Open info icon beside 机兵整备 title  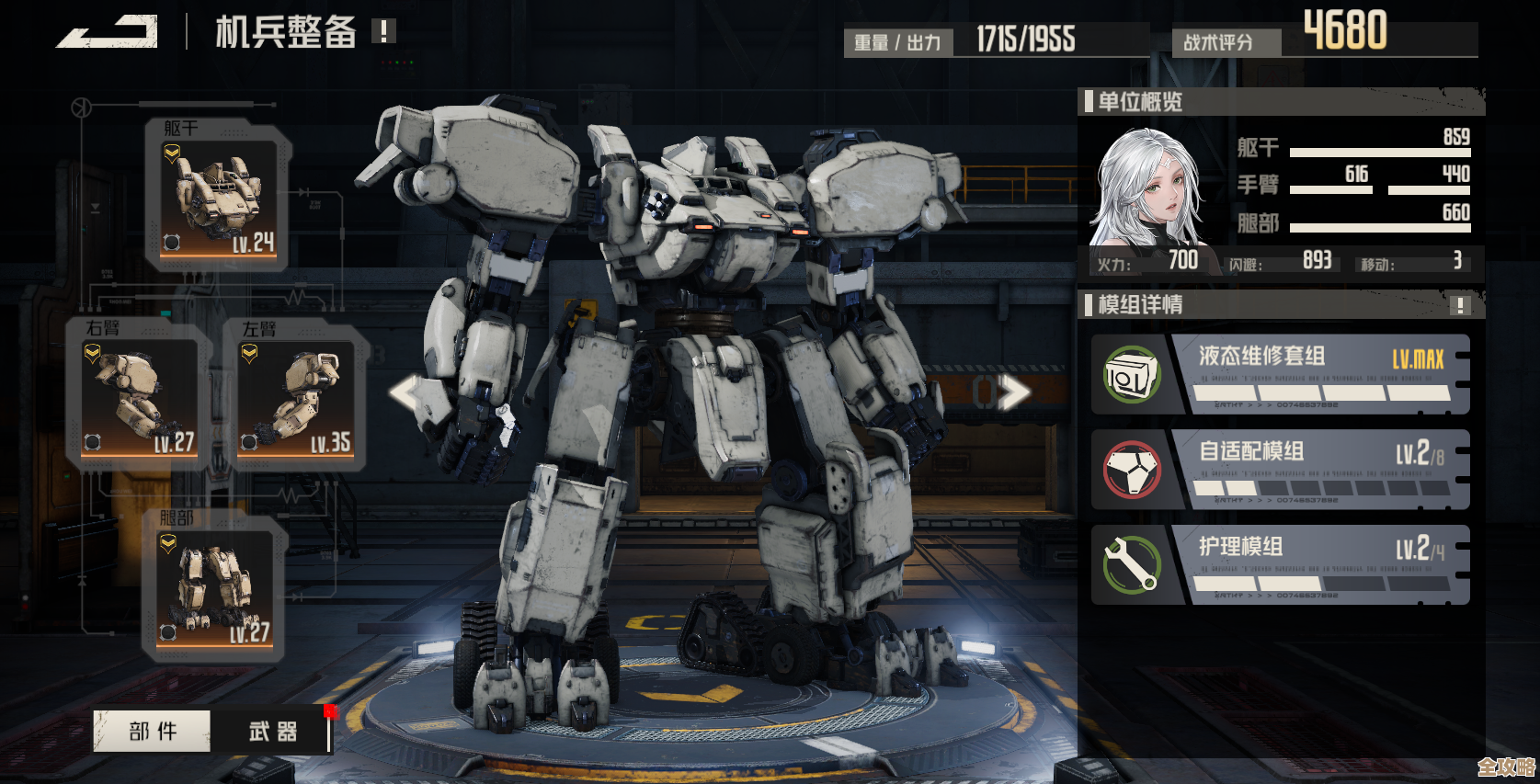(x=383, y=32)
